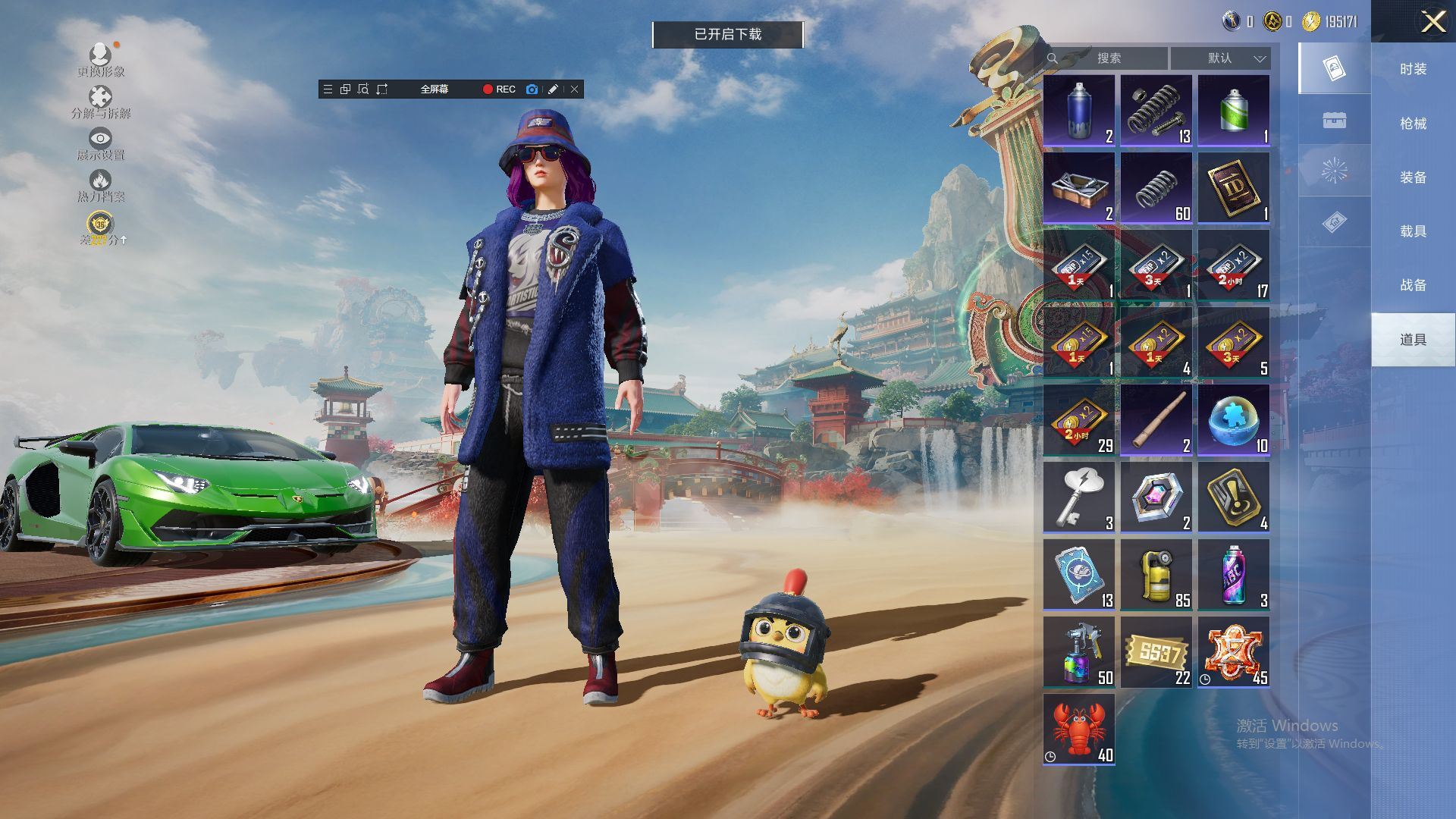Select the blue puzzle orb item

coord(1233,419)
